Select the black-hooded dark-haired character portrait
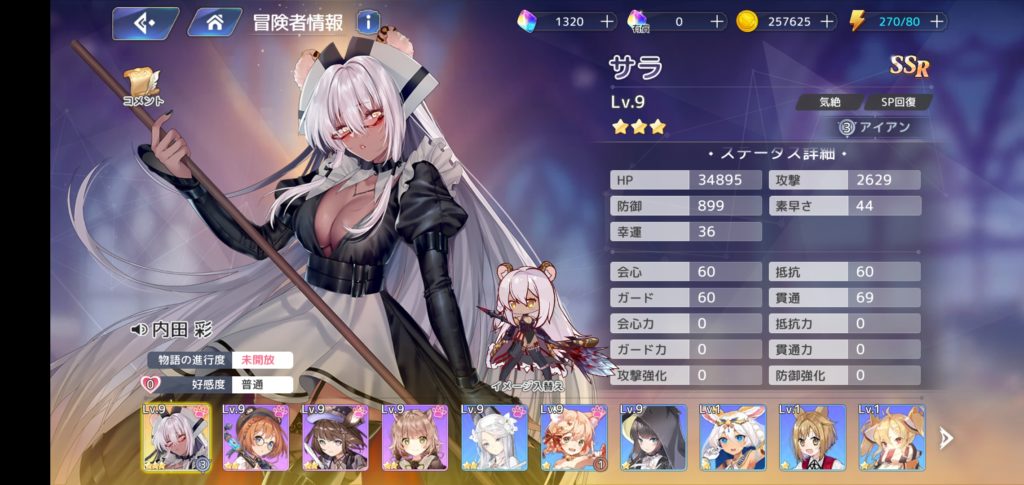 pos(653,437)
